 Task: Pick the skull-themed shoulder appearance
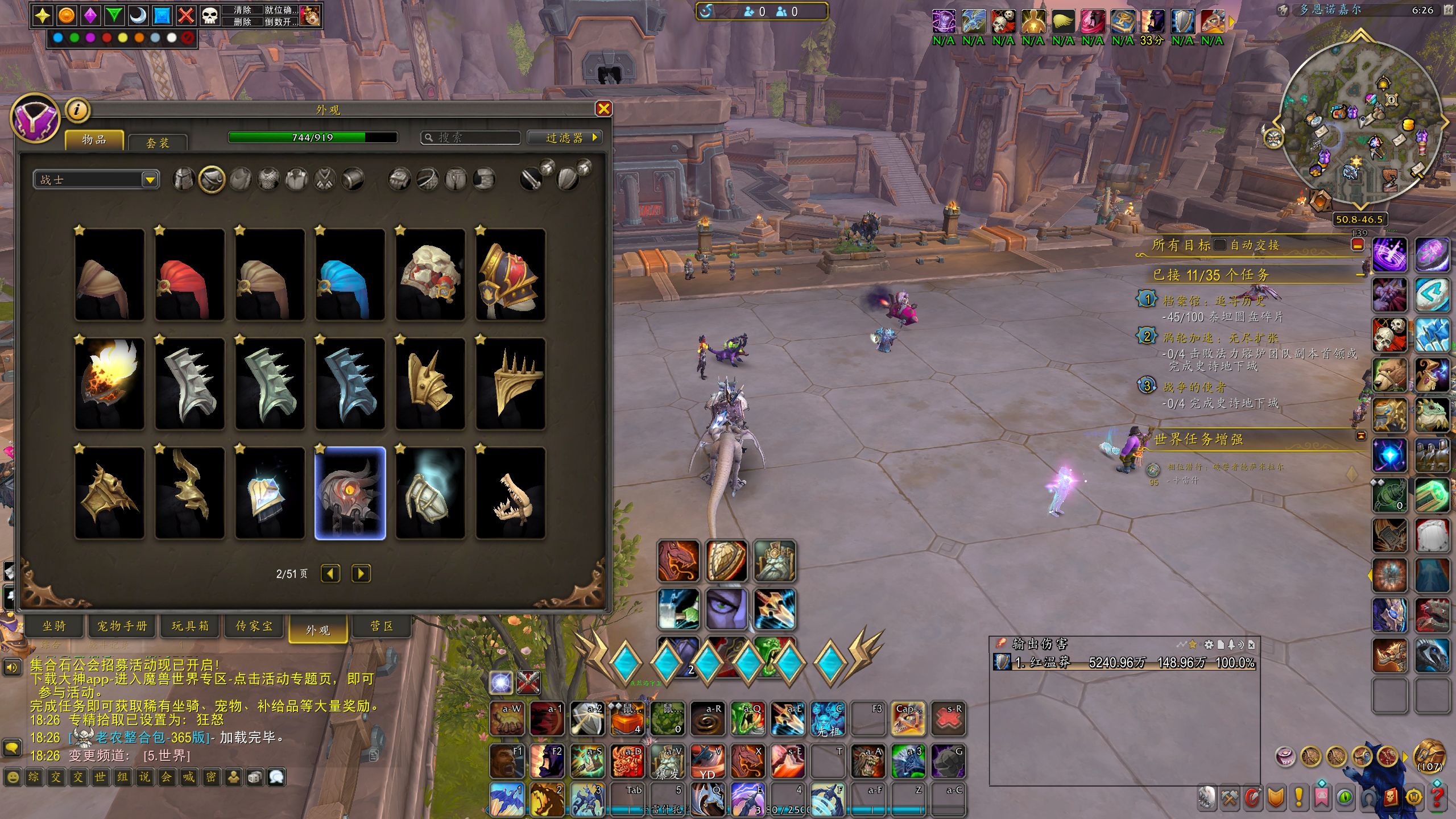tap(430, 275)
